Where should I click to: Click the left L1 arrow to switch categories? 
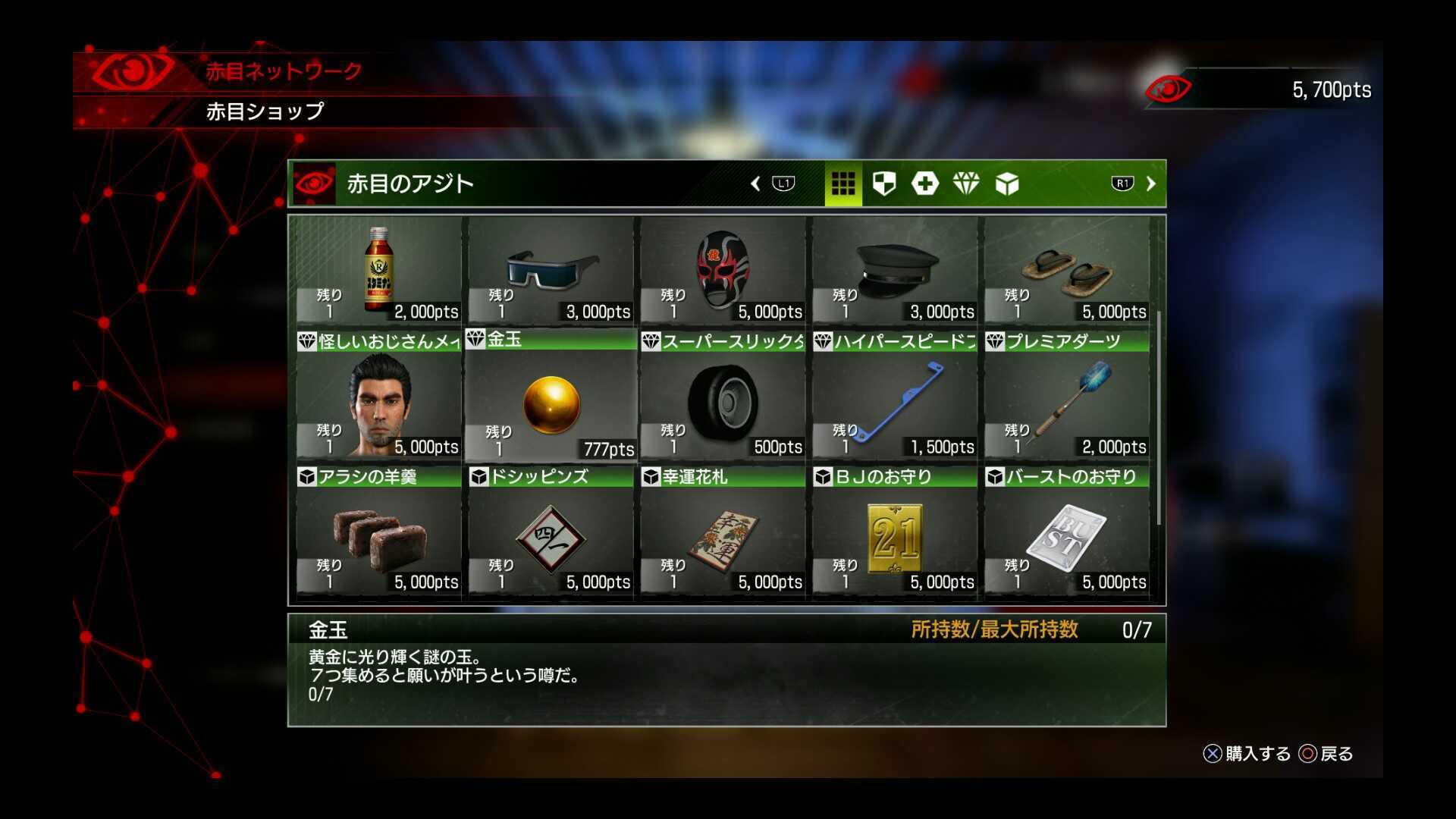coord(783,184)
